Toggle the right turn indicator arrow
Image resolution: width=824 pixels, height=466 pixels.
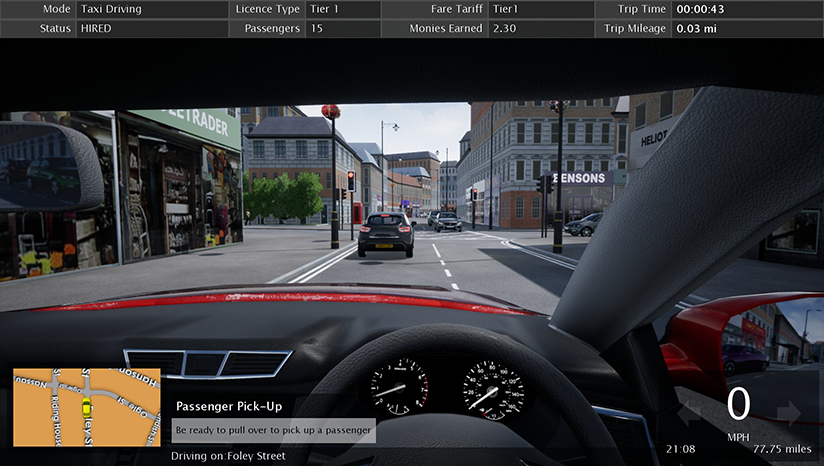click(x=789, y=411)
